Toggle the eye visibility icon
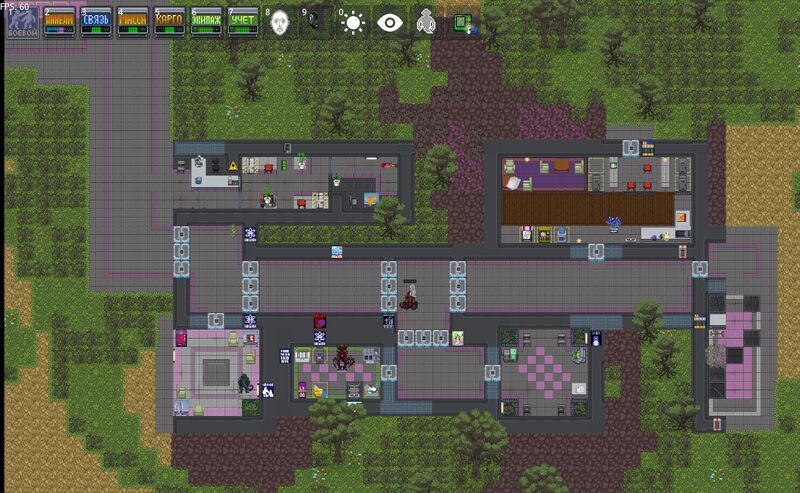800x493 pixels. [x=389, y=22]
